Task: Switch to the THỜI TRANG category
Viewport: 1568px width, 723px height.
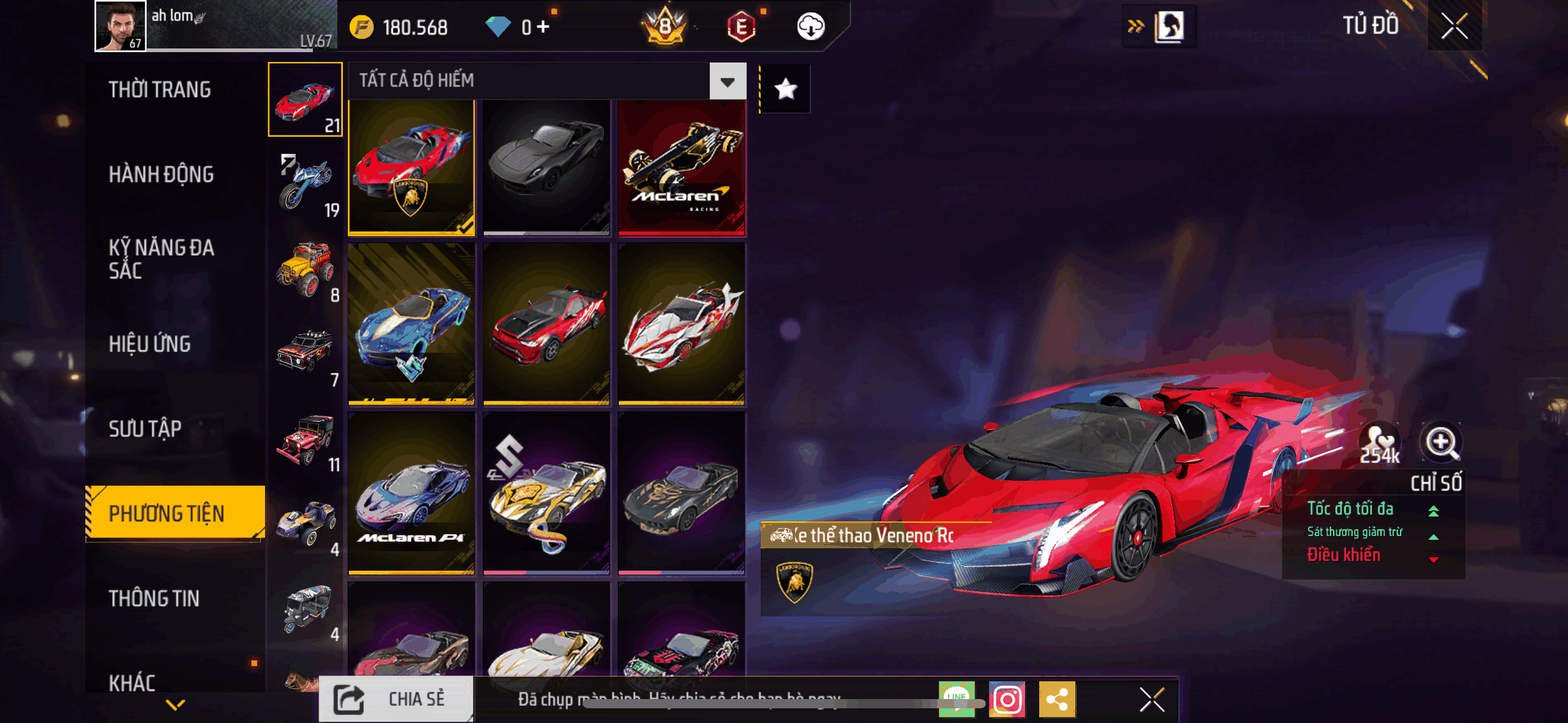Action: pyautogui.click(x=159, y=90)
